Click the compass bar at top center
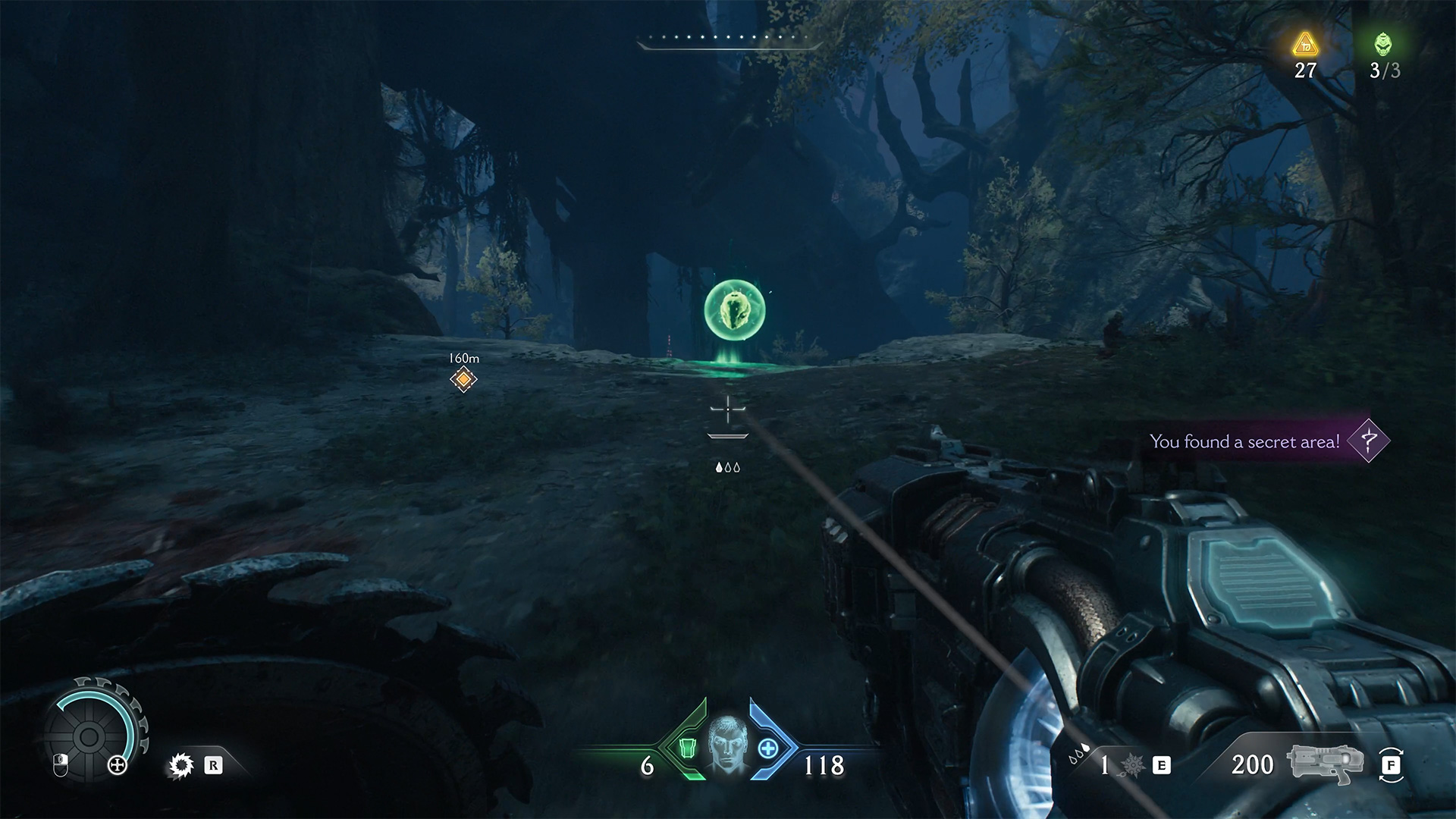Screen dimensions: 1456x819 point(728,41)
